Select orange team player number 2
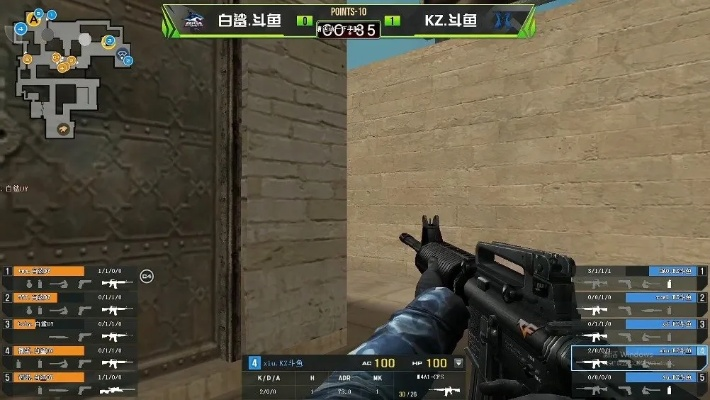This screenshot has height=400, width=710. pyautogui.click(x=47, y=297)
